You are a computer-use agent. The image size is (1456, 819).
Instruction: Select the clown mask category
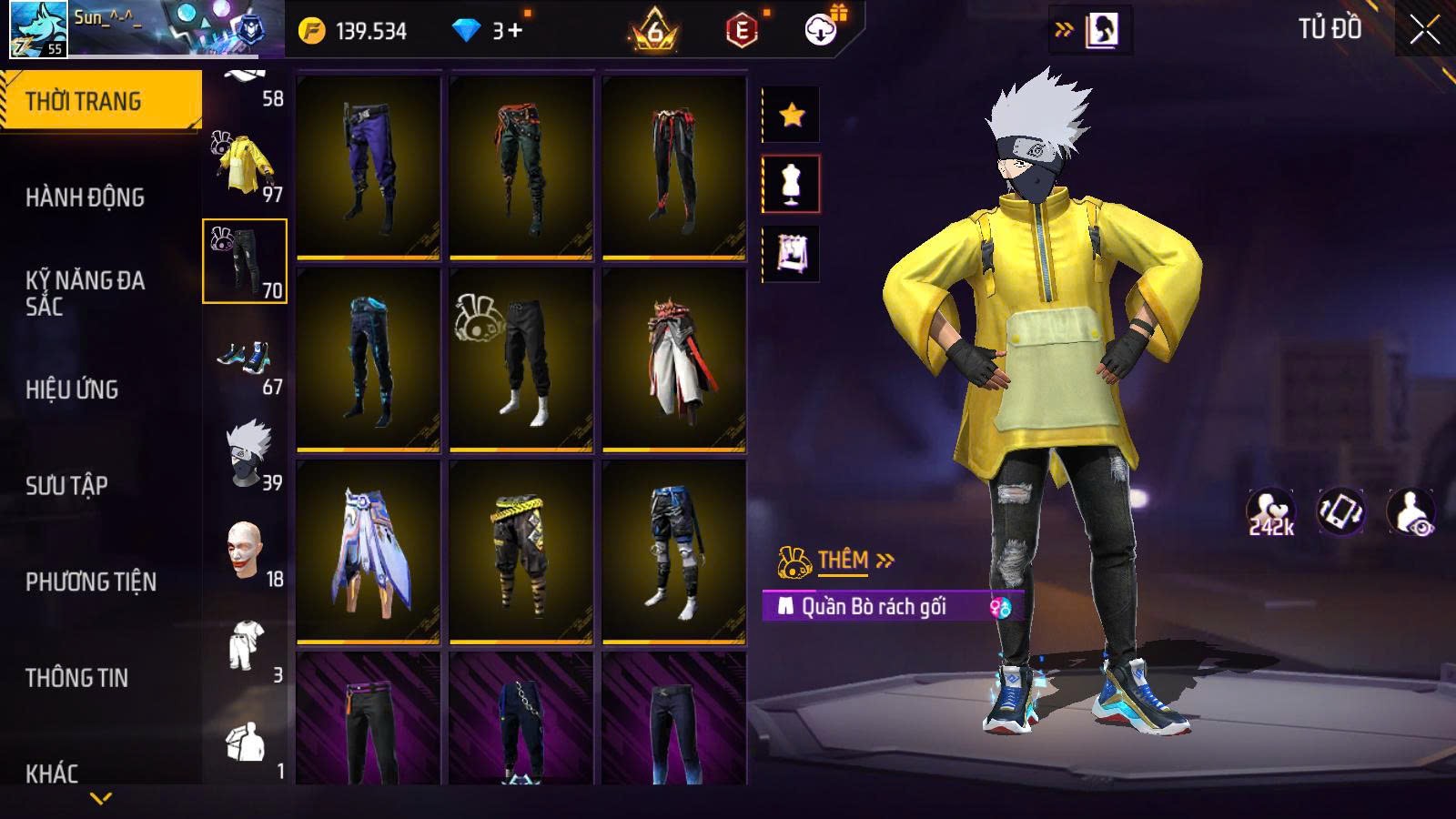tap(246, 551)
